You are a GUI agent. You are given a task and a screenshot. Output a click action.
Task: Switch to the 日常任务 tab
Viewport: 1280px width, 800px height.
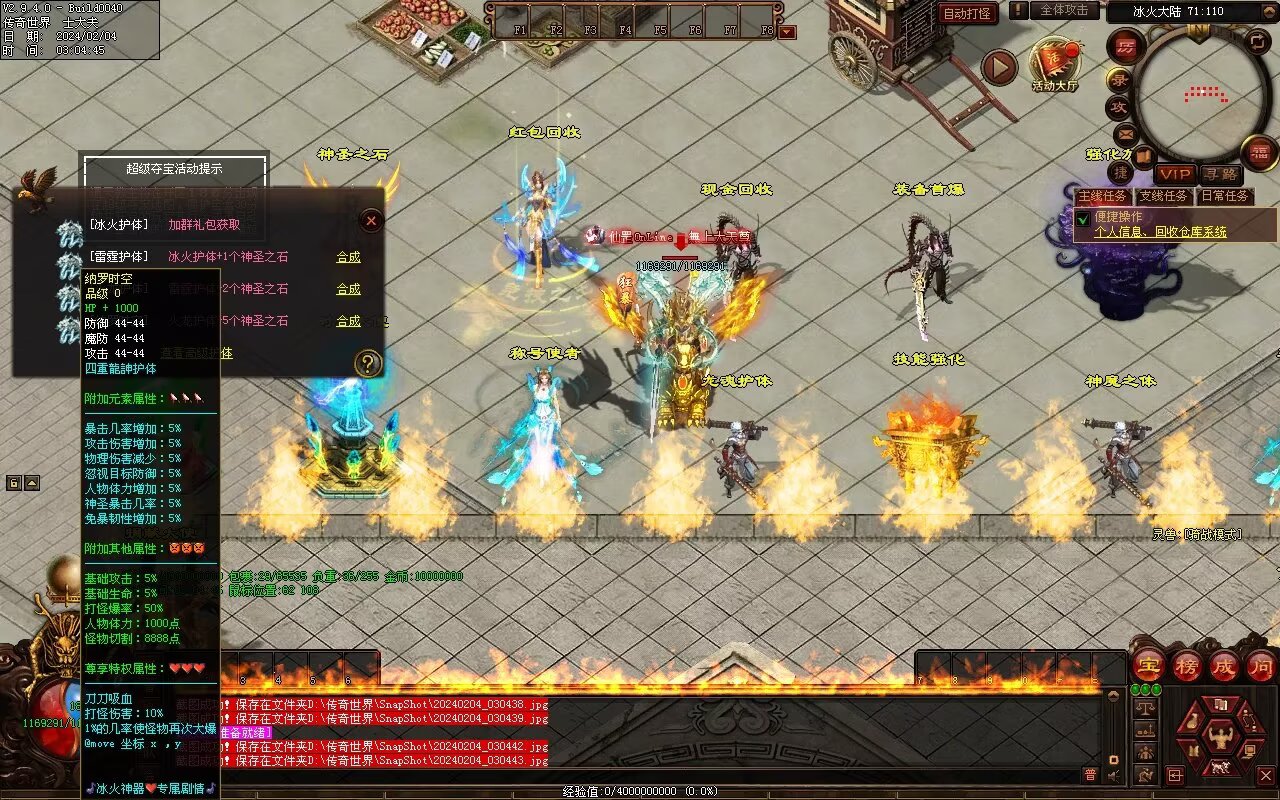[1225, 196]
